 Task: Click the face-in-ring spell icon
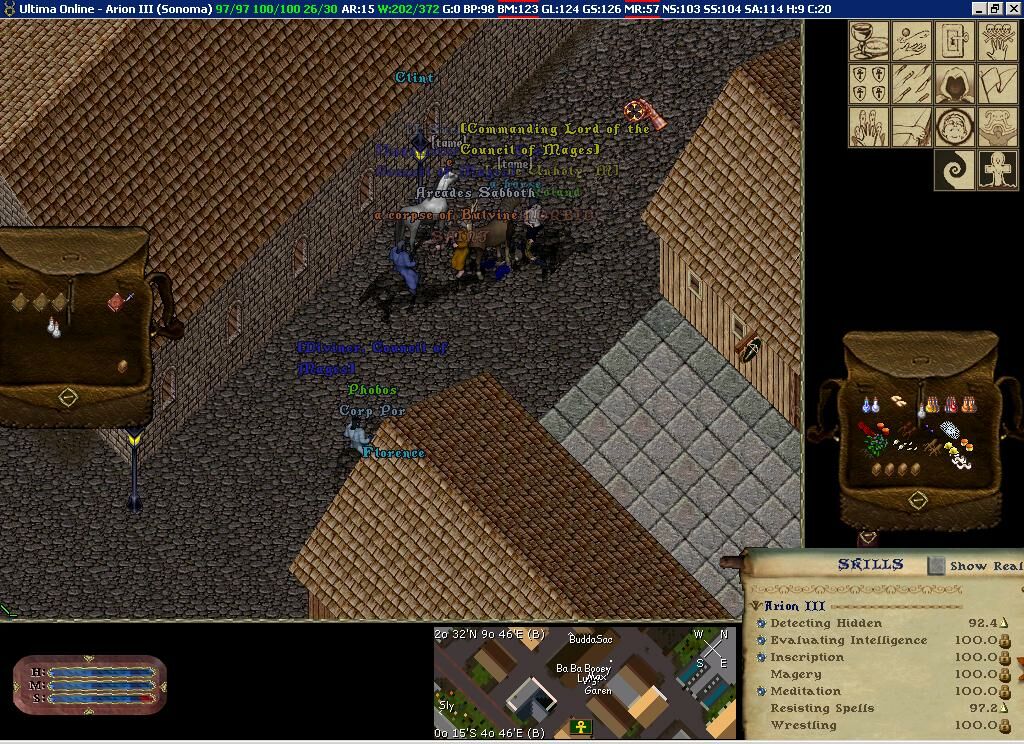click(x=955, y=127)
